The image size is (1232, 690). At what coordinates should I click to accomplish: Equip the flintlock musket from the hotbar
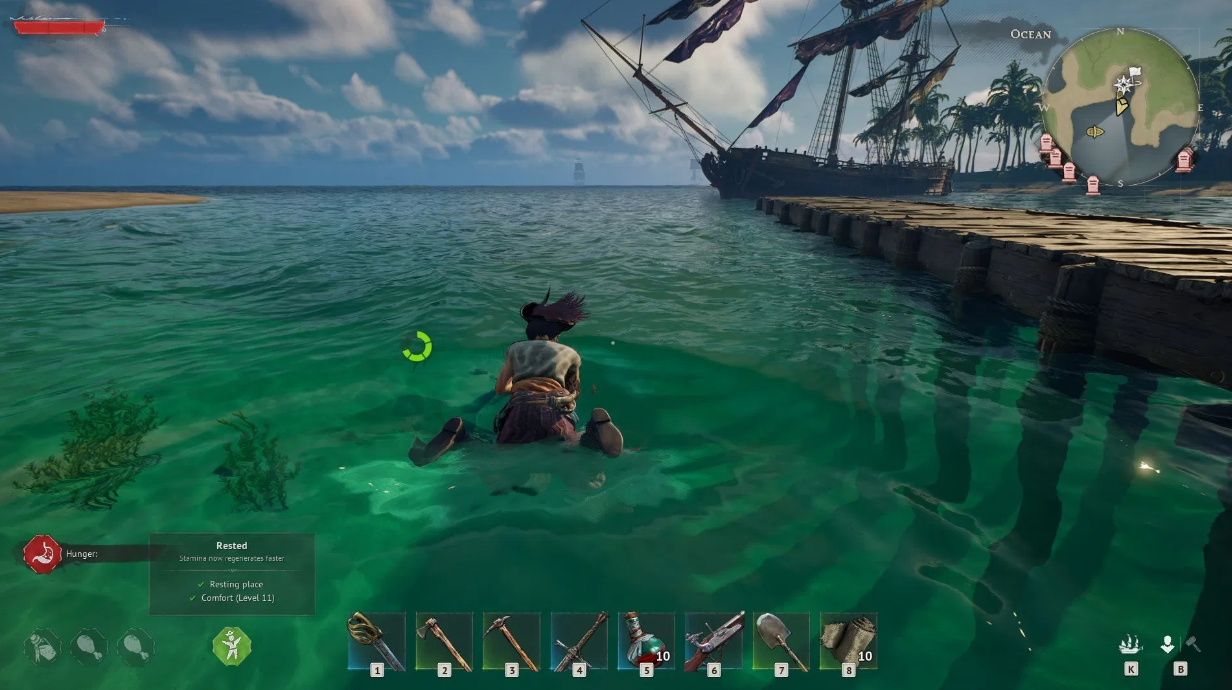click(x=713, y=640)
